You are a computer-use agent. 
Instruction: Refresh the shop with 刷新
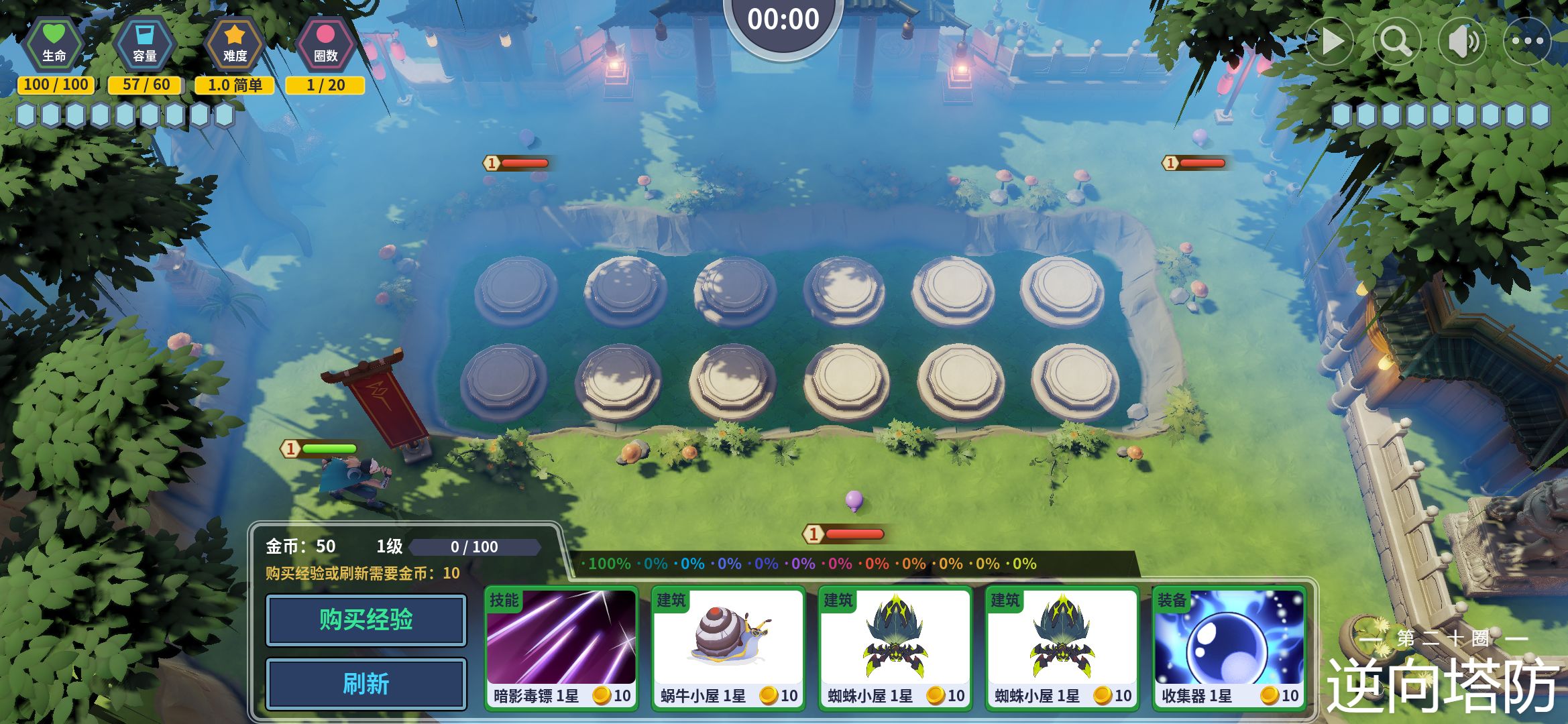[x=366, y=684]
